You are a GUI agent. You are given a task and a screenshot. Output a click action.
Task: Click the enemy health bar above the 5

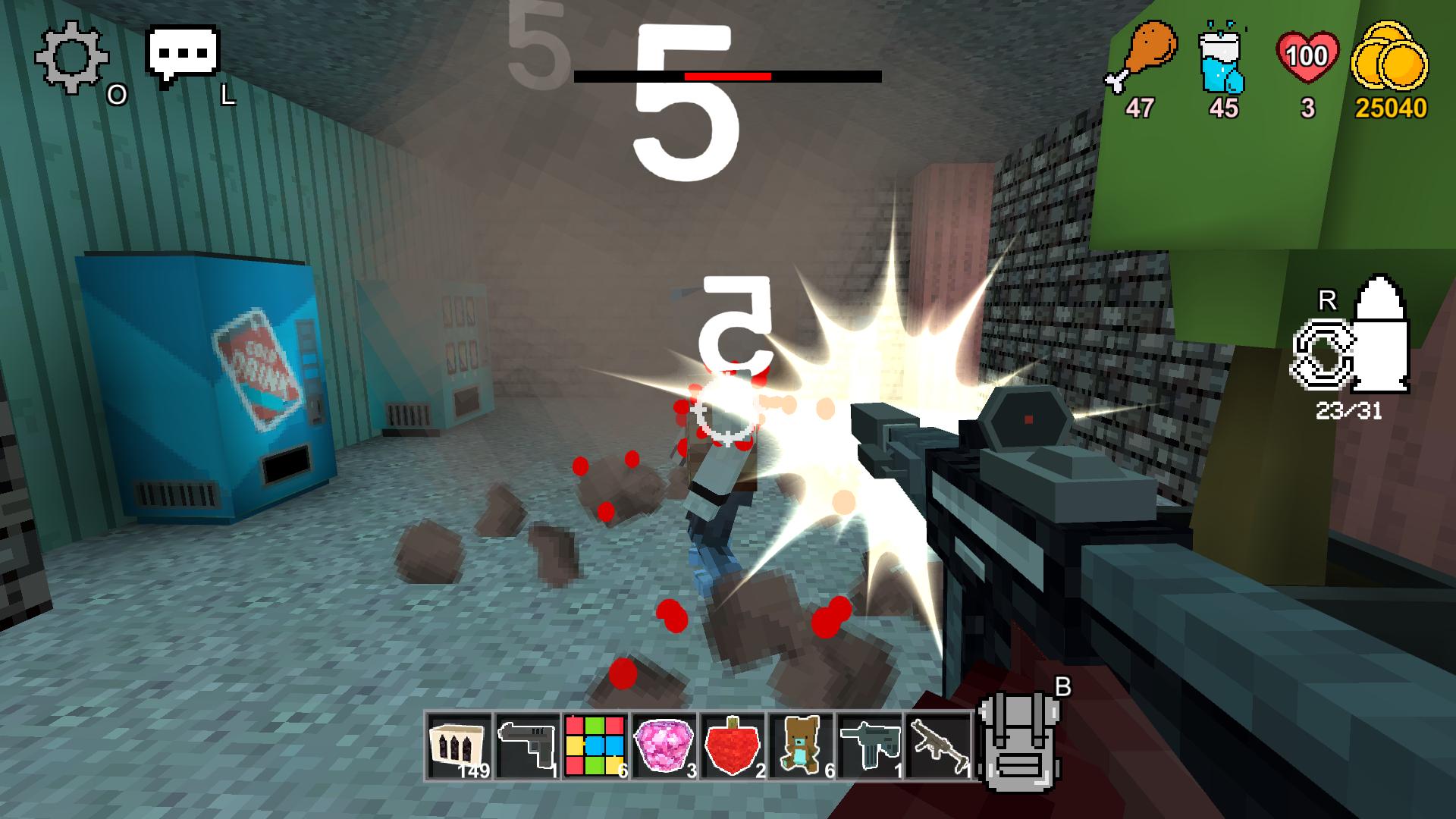[726, 76]
